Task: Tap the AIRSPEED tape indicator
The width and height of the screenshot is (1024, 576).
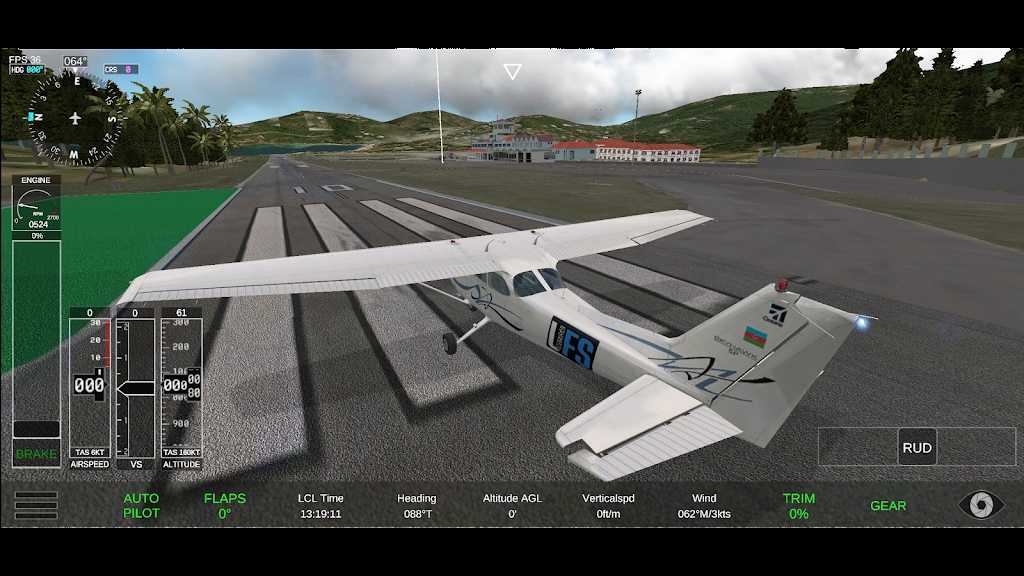Action: pos(90,386)
